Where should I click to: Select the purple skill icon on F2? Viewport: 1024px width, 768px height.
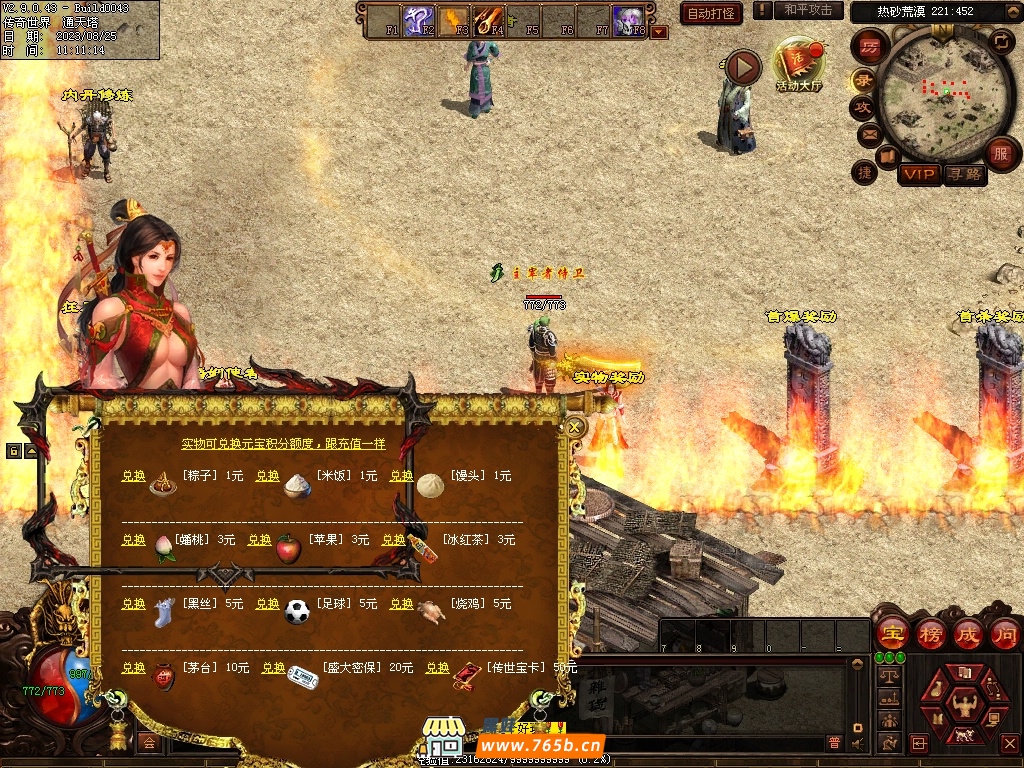(x=417, y=19)
